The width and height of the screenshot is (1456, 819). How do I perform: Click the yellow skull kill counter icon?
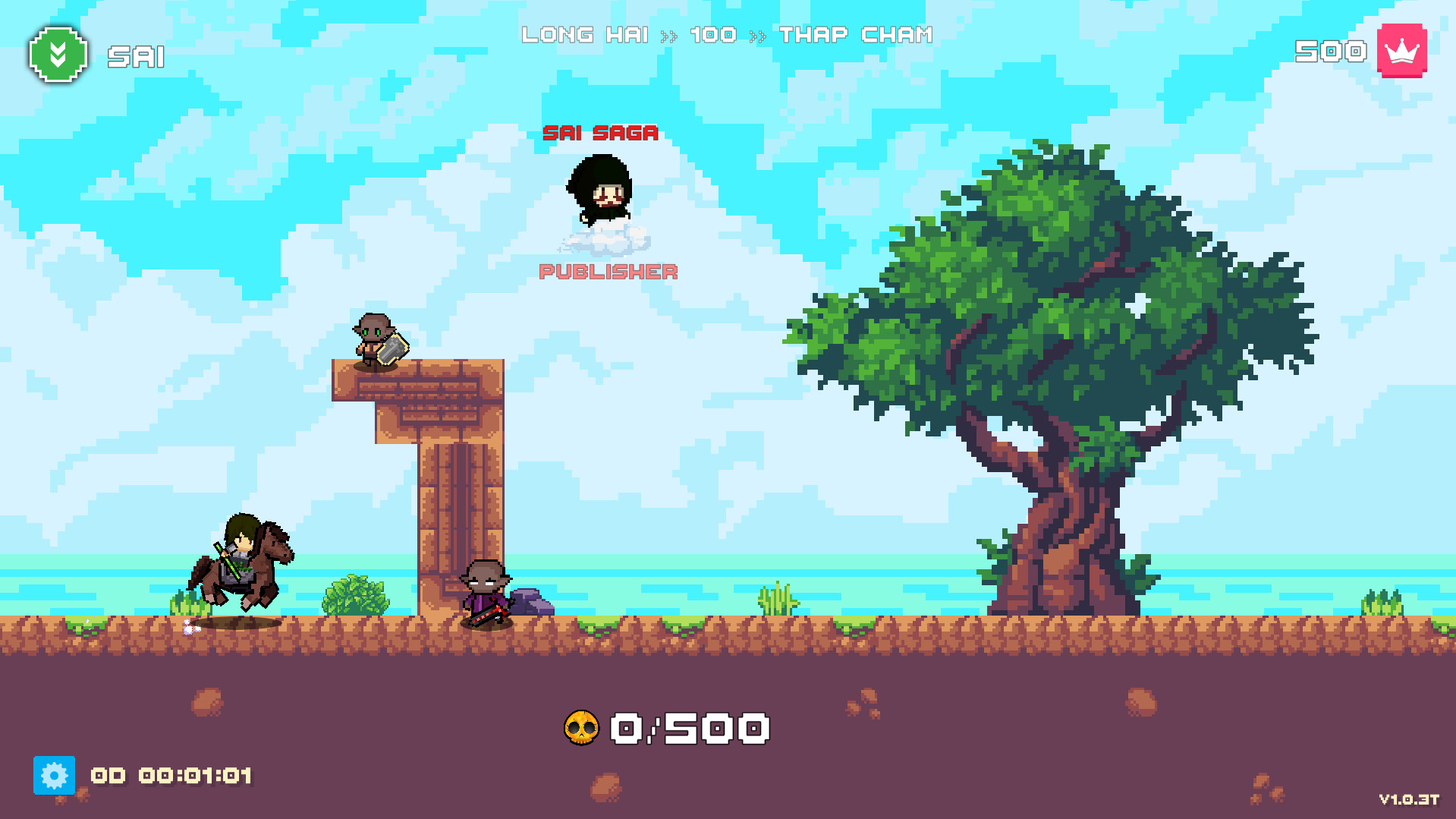pyautogui.click(x=583, y=726)
